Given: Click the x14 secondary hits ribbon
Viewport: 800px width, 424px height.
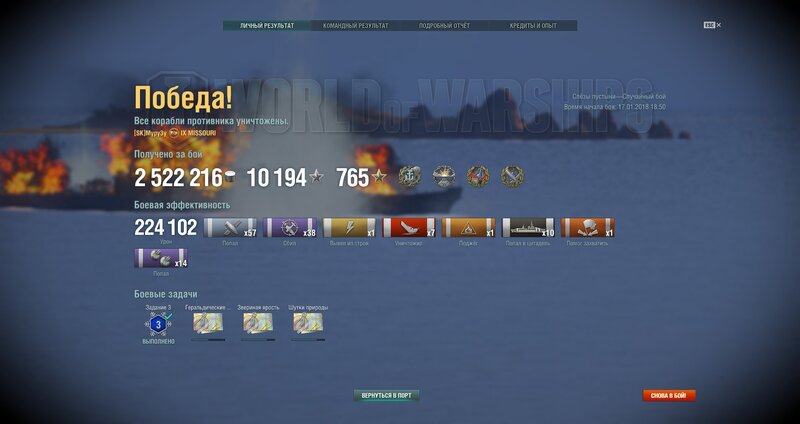Looking at the screenshot, I should pos(161,259).
